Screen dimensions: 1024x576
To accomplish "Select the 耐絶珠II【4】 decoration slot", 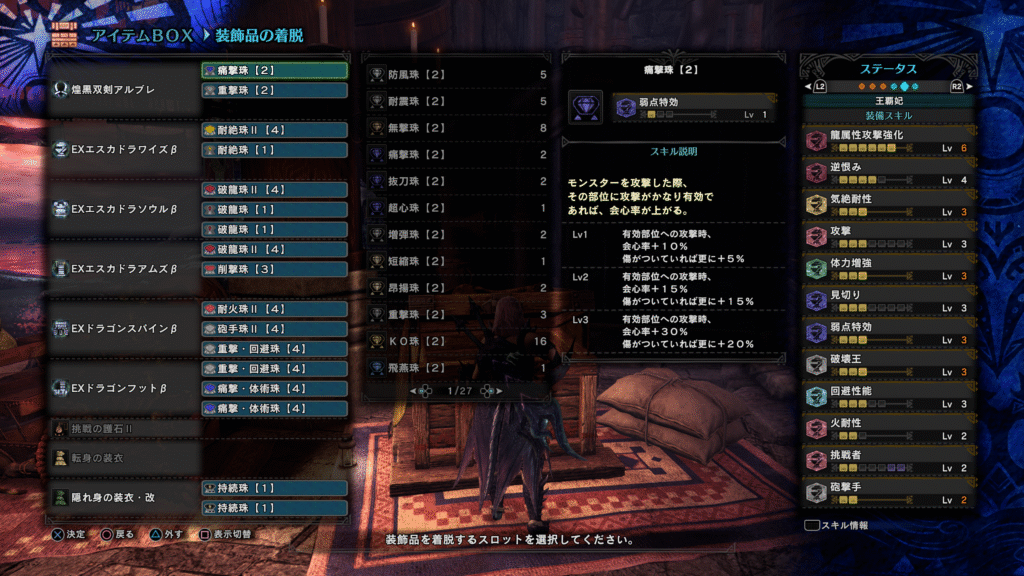I will pyautogui.click(x=274, y=130).
